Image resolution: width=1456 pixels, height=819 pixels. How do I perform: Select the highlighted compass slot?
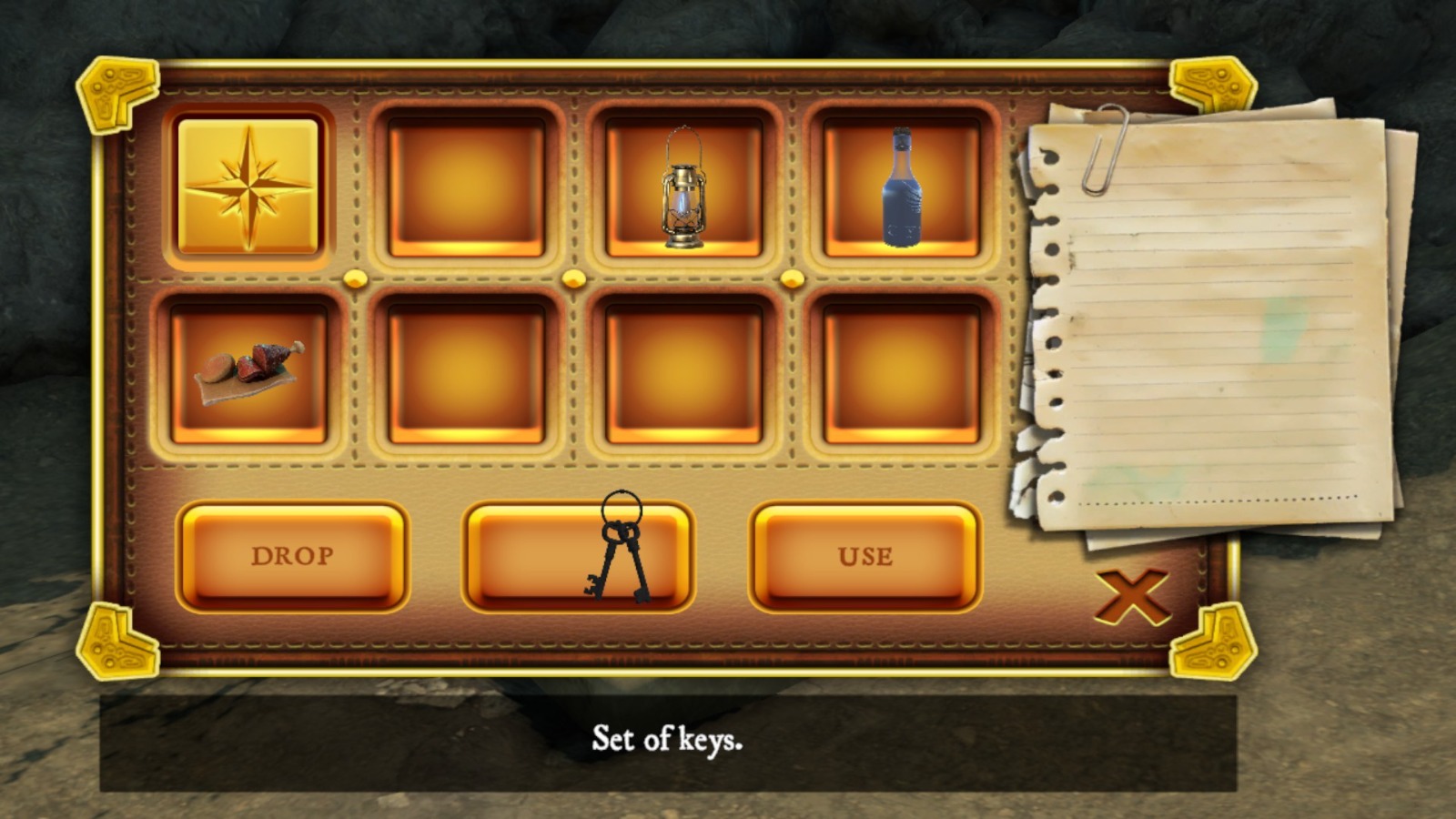(x=248, y=187)
